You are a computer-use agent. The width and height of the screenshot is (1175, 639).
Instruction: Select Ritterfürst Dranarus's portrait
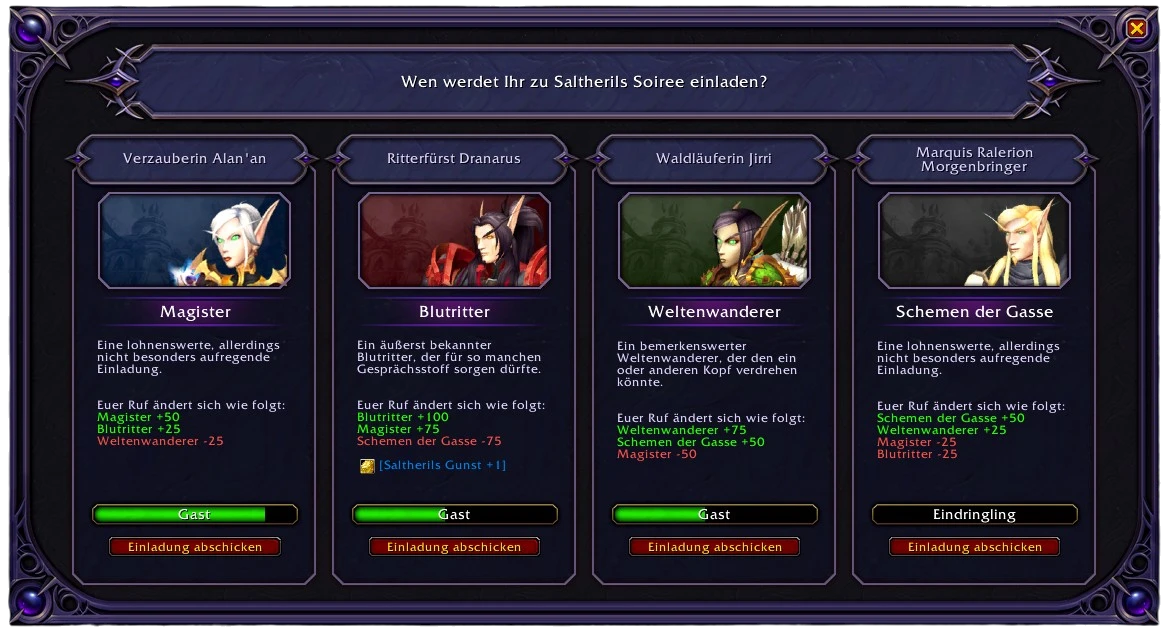tap(454, 241)
